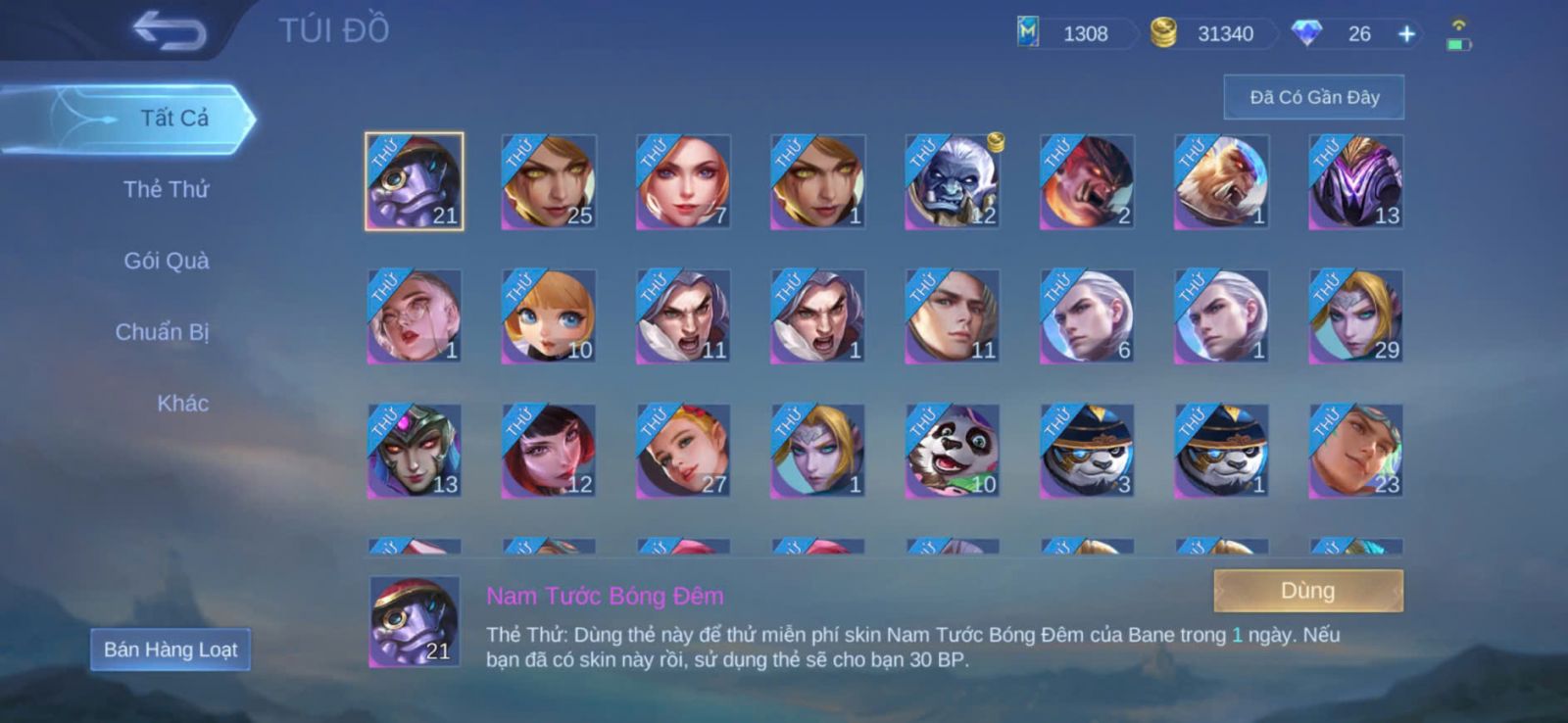Open the Đã Có Gần Đây sorting
The image size is (1568, 723).
click(x=1313, y=97)
